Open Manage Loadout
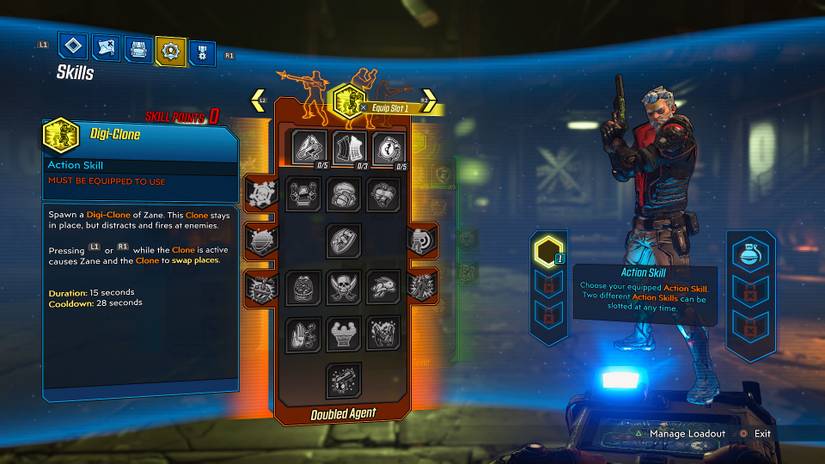This screenshot has height=464, width=825. pos(690,434)
